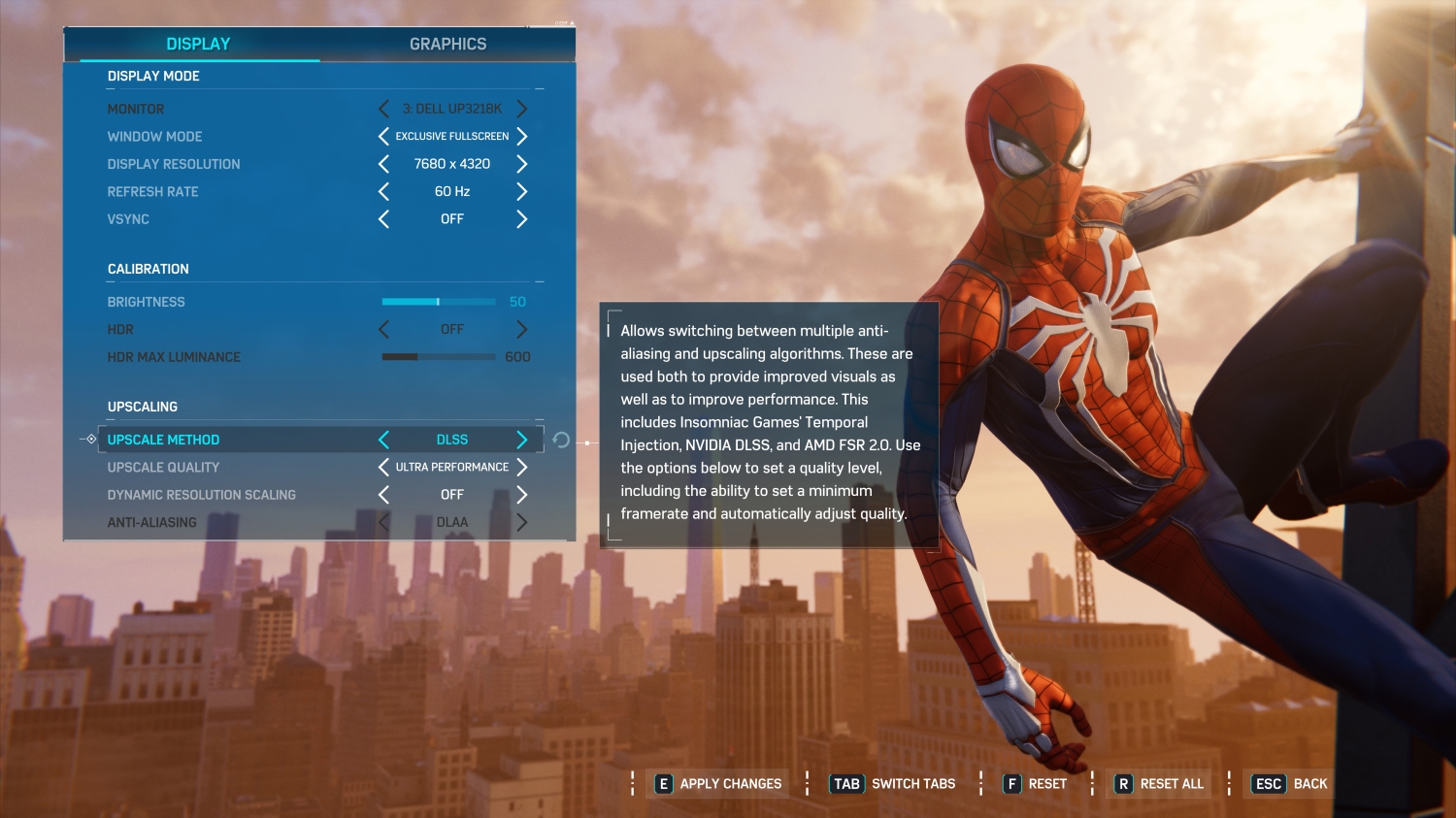Click the reset icon beside Upscale Method

click(x=561, y=440)
